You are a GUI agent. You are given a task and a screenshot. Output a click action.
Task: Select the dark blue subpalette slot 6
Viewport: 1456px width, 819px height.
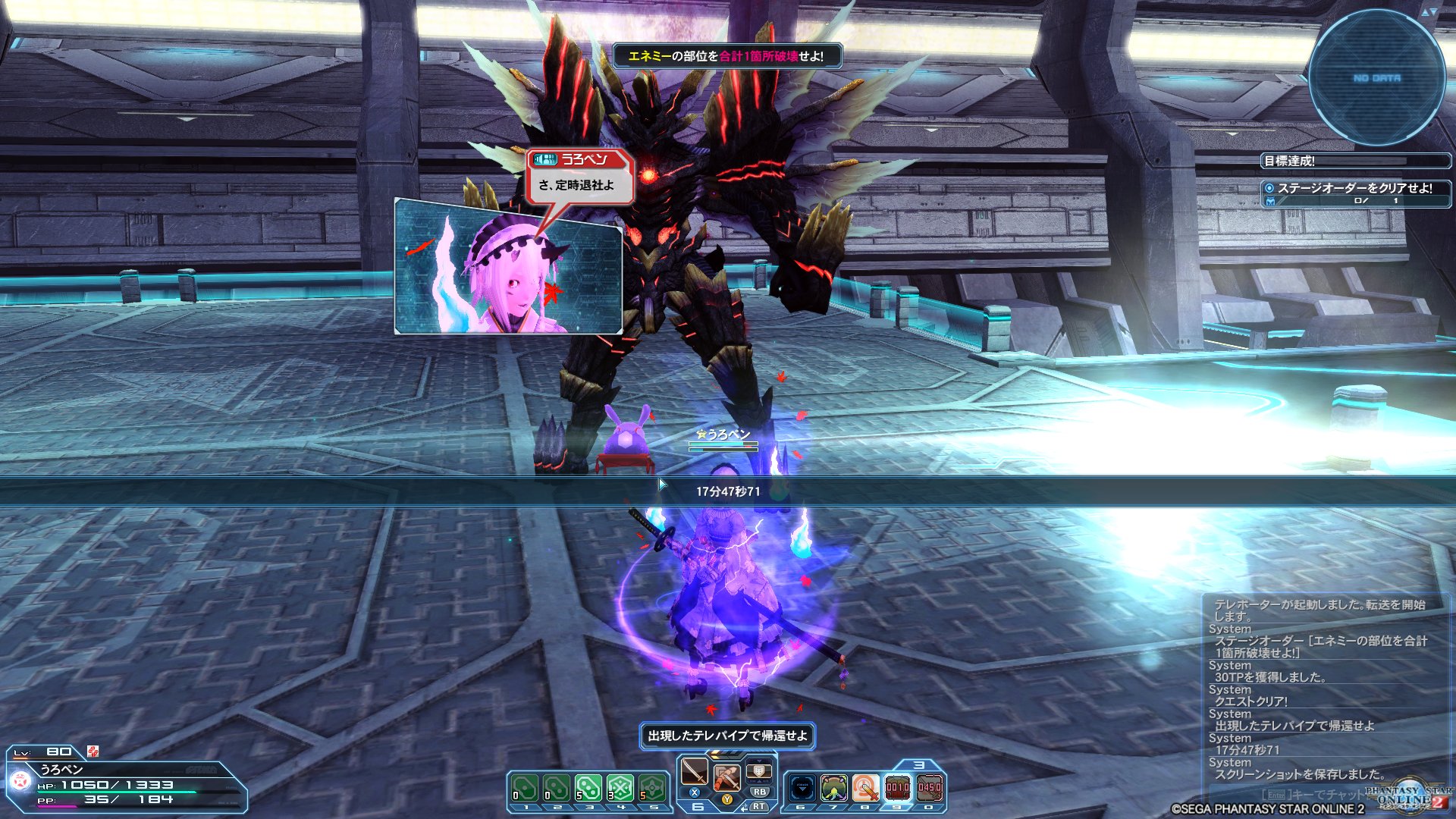802,789
